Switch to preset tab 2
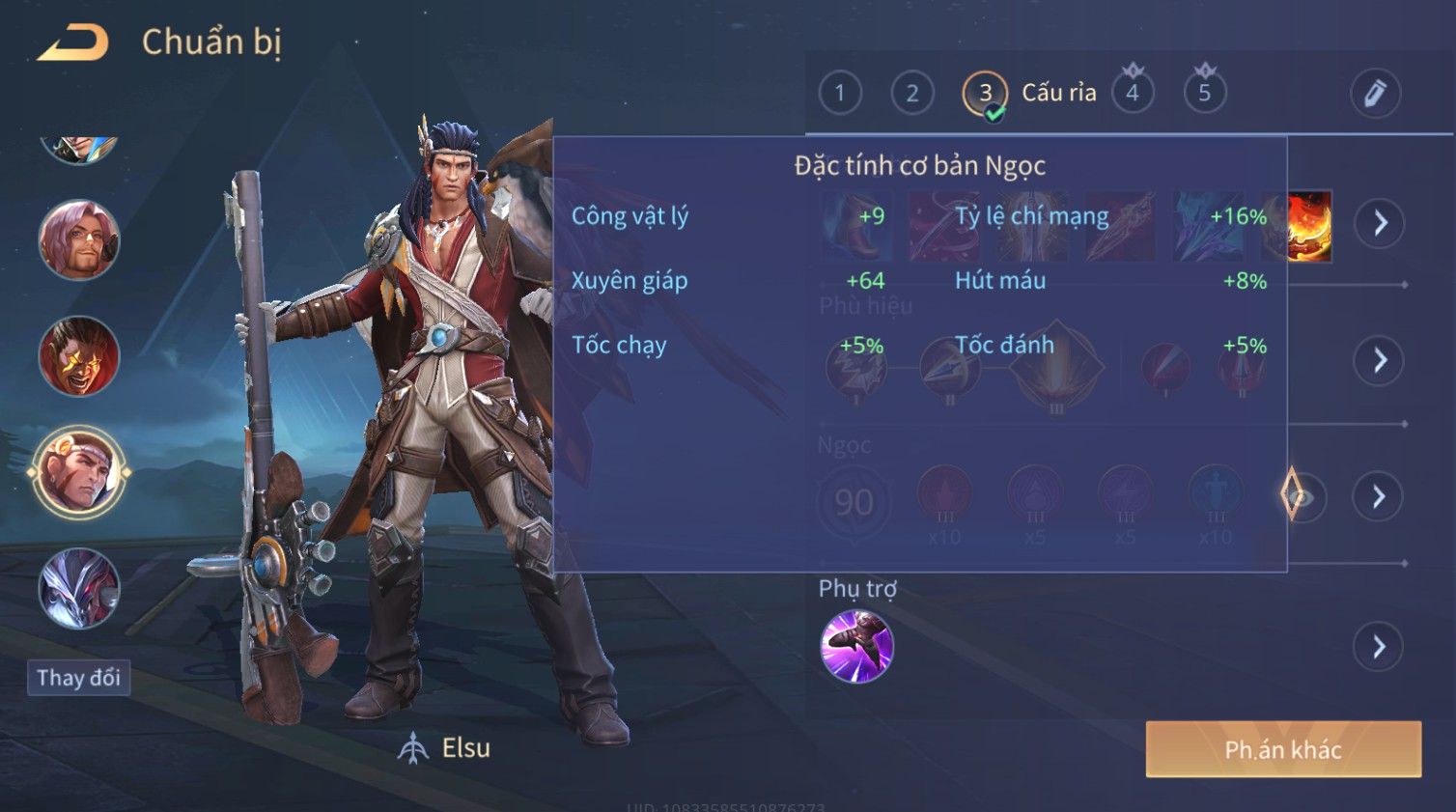 (911, 94)
